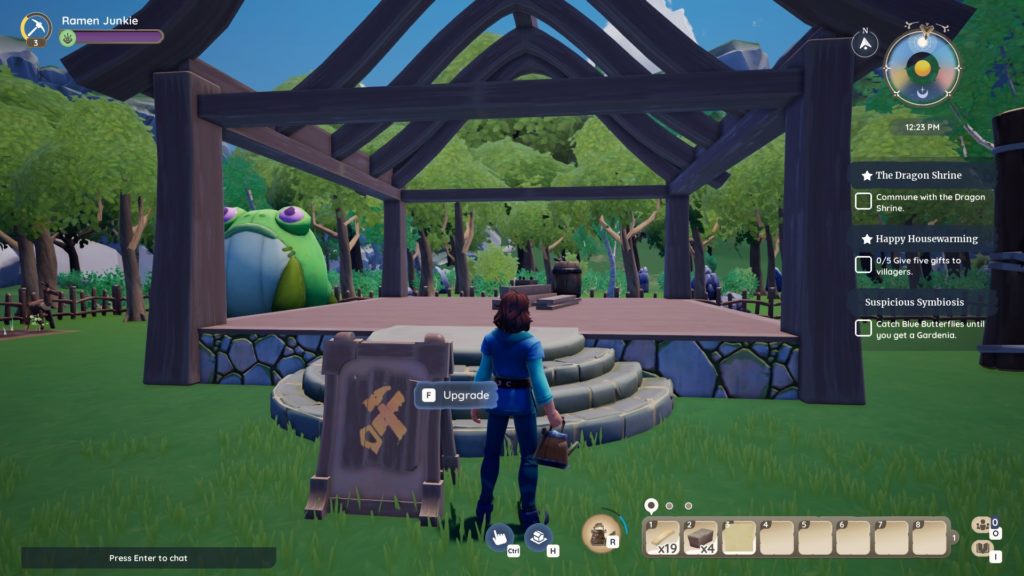Viewport: 1024px width, 576px height.
Task: Click the green focus paw icon
Action: (x=69, y=37)
